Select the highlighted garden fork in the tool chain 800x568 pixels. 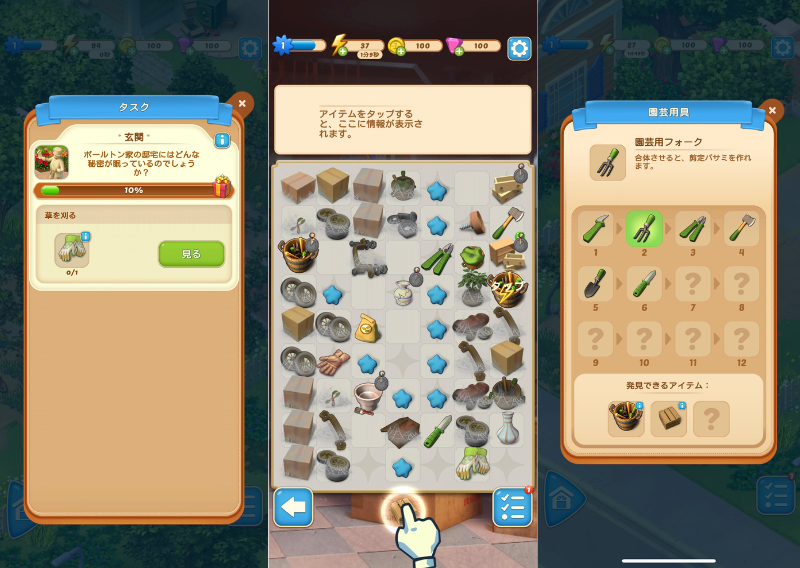coord(644,231)
